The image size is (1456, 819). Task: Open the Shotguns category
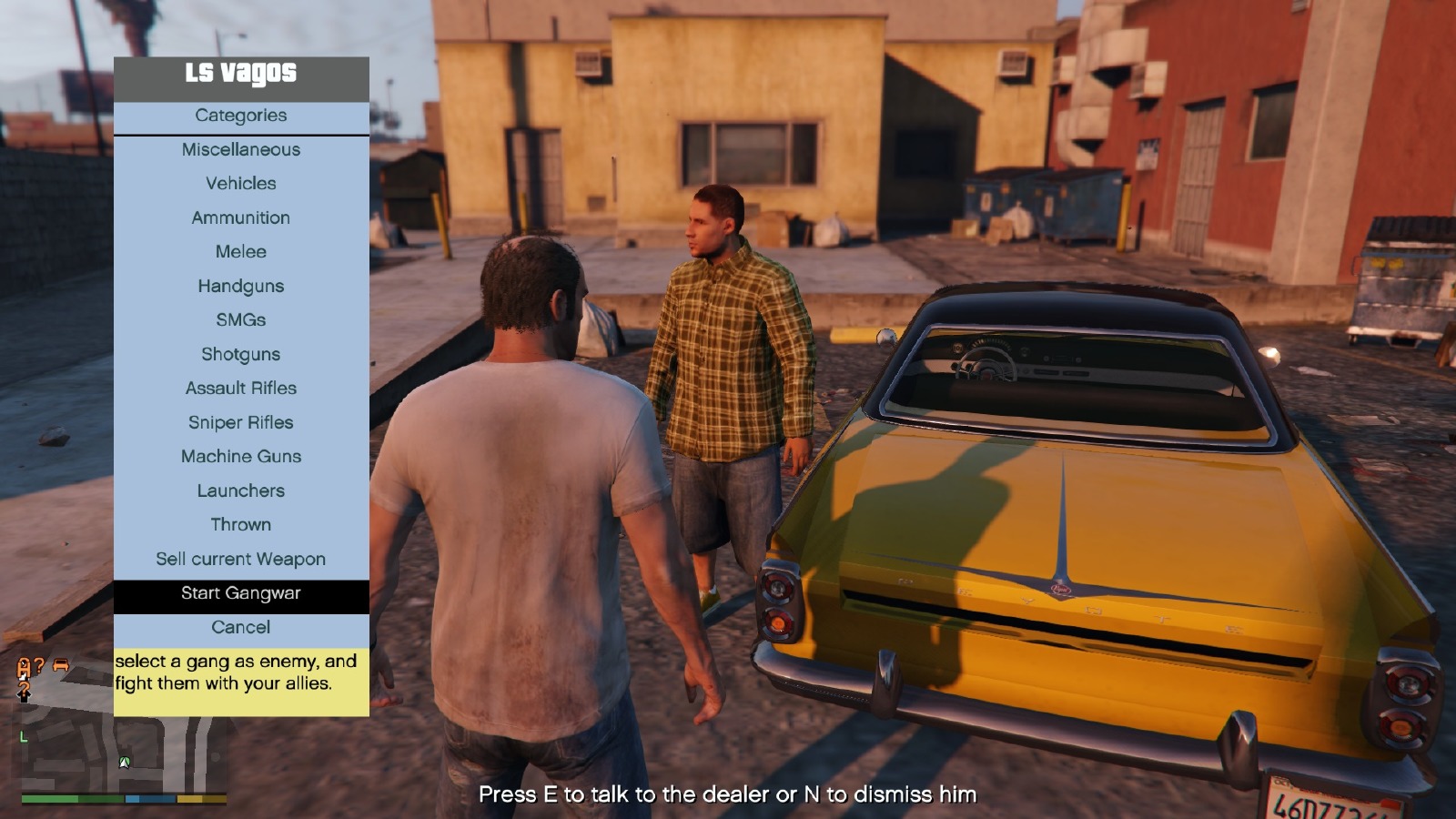[x=241, y=355]
